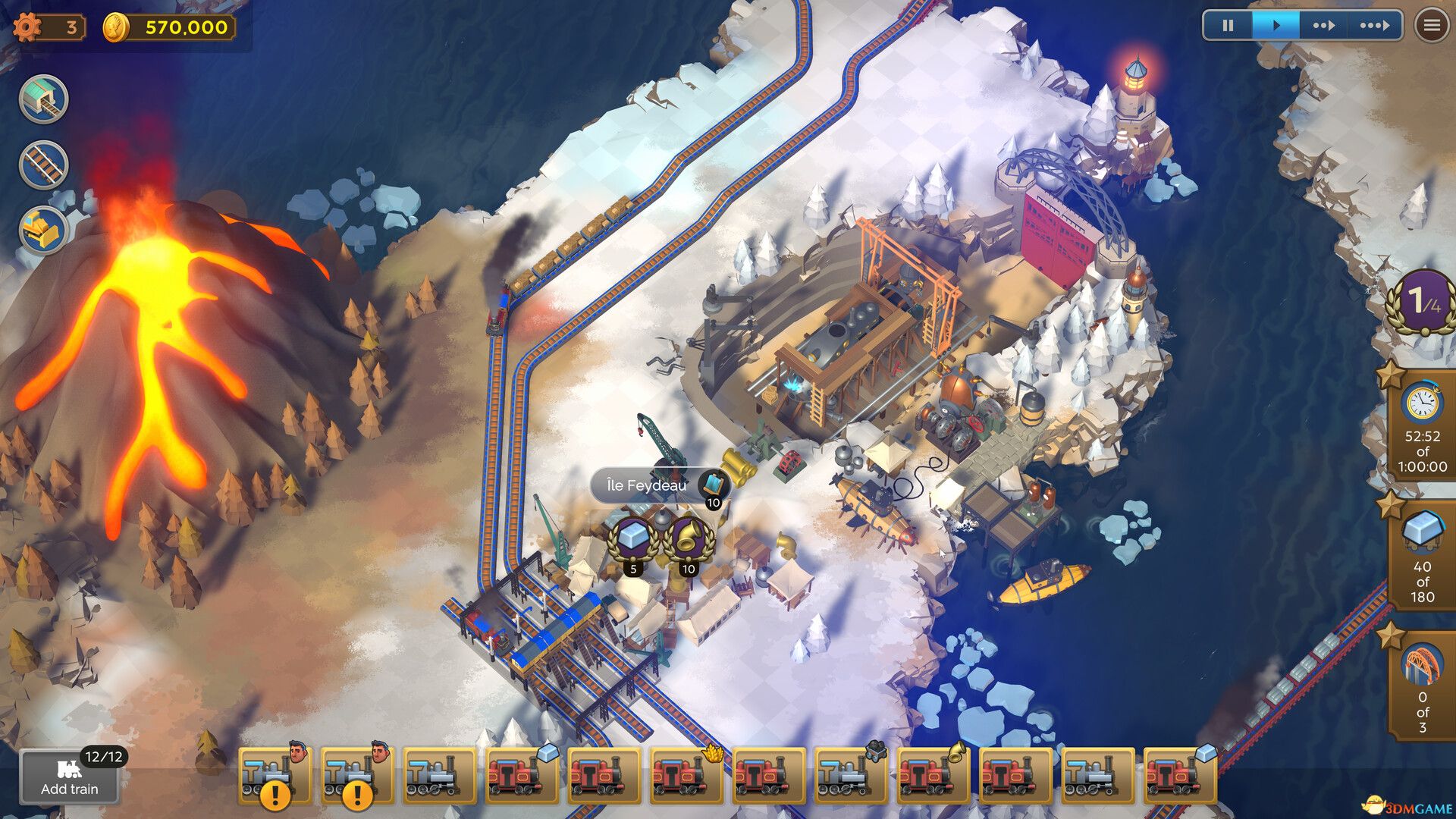The width and height of the screenshot is (1456, 819).
Task: Pause the game simulation
Action: 1228,25
